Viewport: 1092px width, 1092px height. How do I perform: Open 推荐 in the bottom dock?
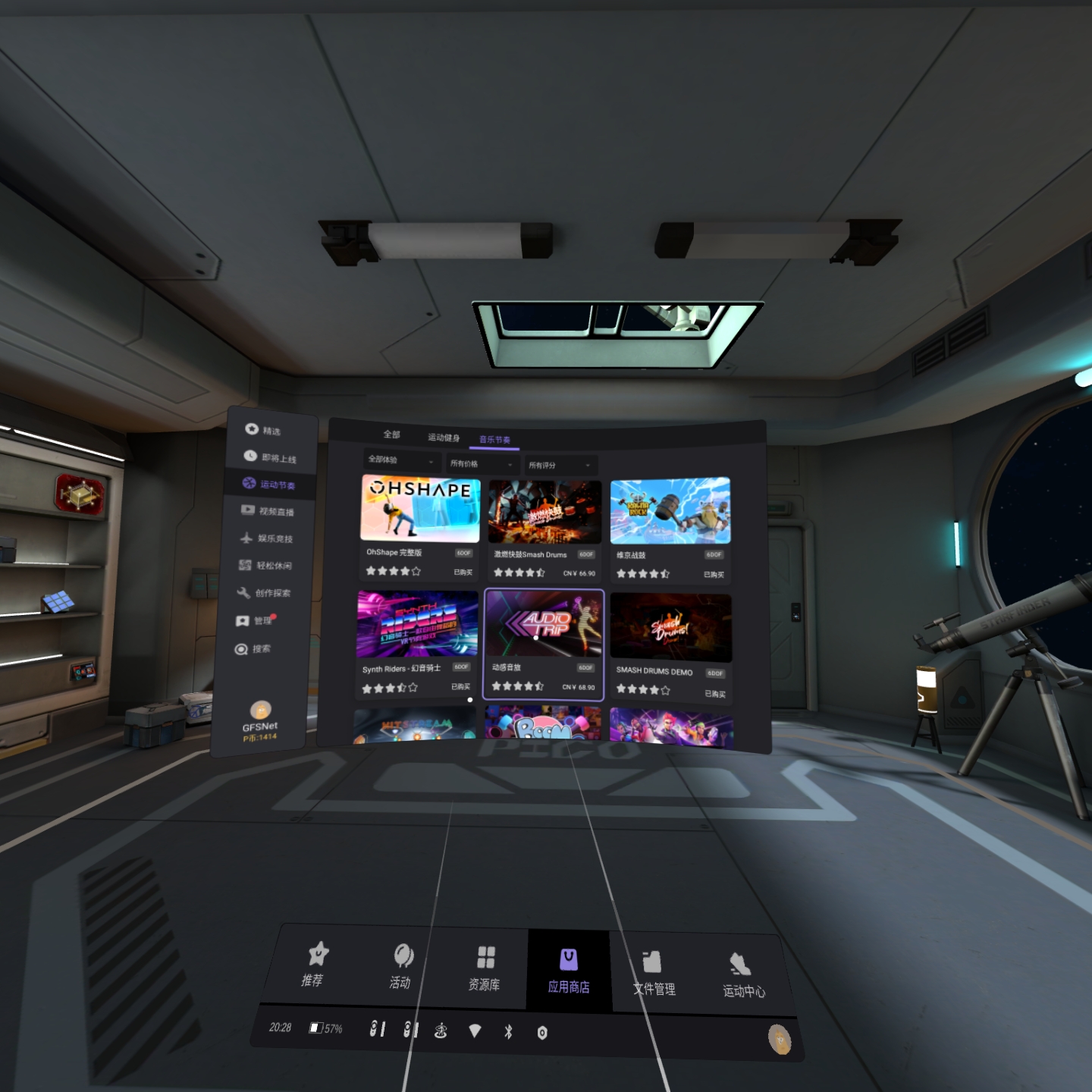[x=314, y=964]
